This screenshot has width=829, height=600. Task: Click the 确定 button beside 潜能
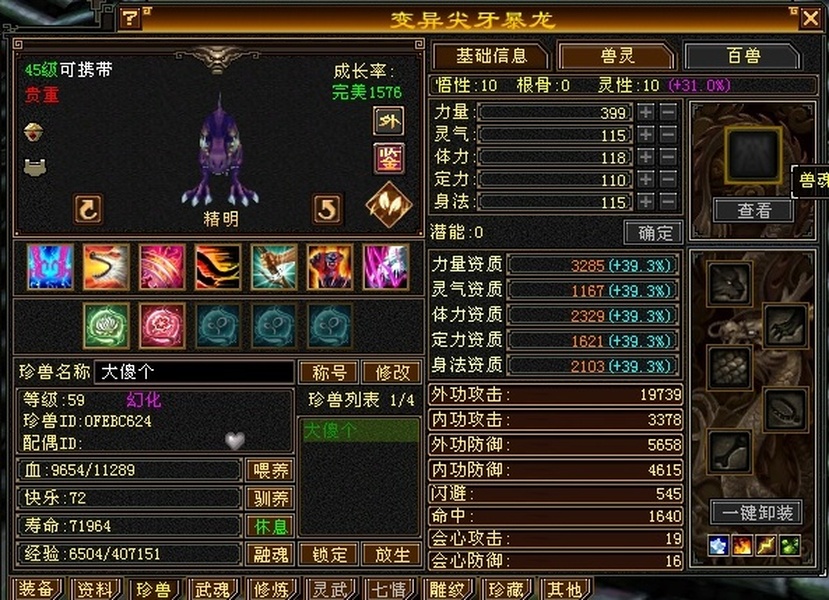pyautogui.click(x=654, y=233)
